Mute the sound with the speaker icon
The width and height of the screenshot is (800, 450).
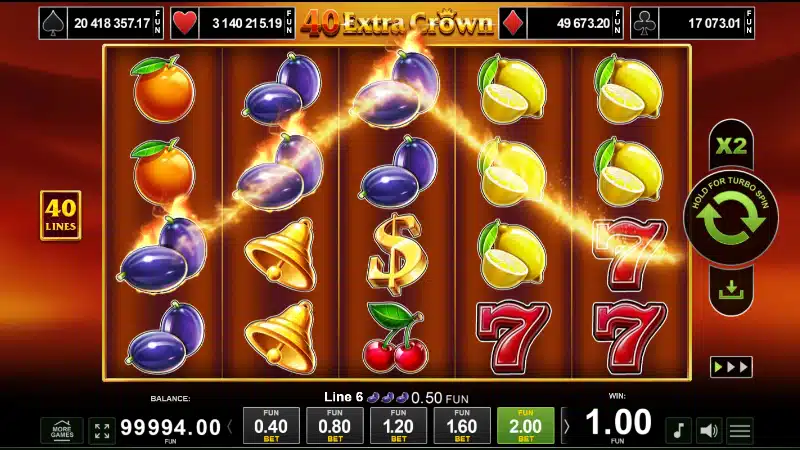pos(709,431)
